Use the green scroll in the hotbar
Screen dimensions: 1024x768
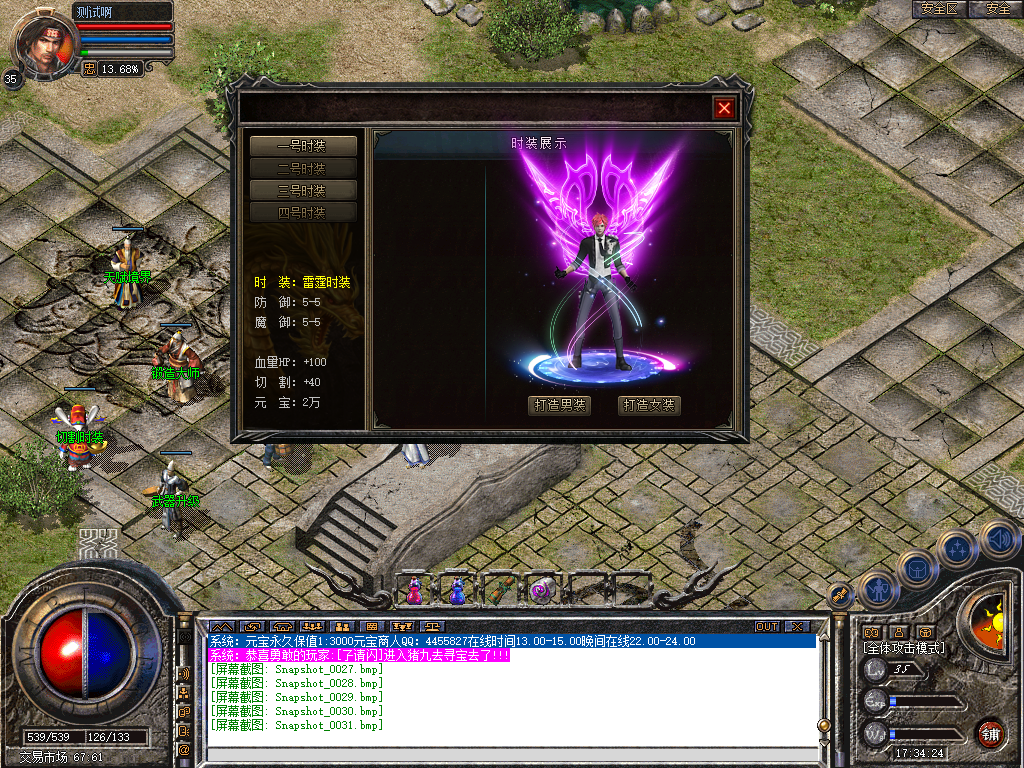(499, 590)
